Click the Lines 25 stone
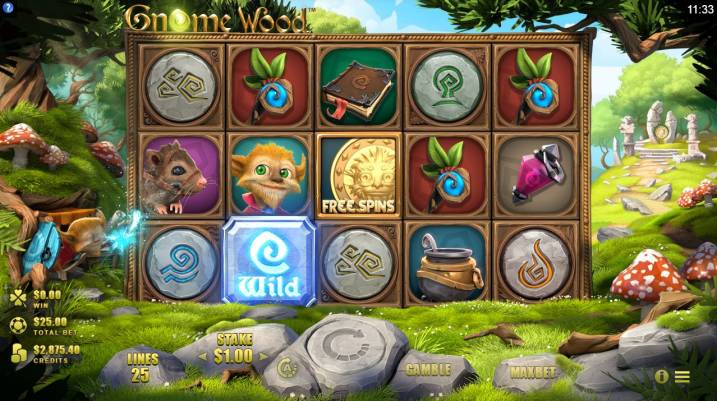Viewport: 717px width, 401px height. click(143, 366)
